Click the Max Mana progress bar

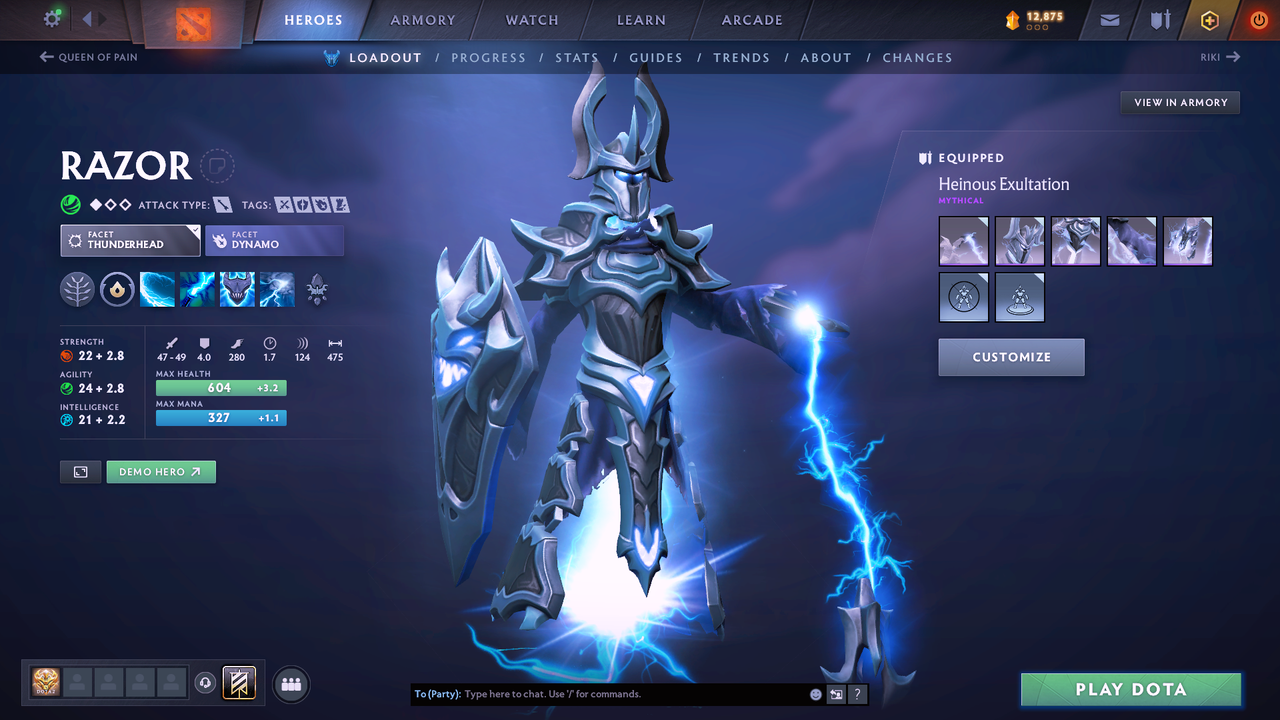tap(221, 417)
